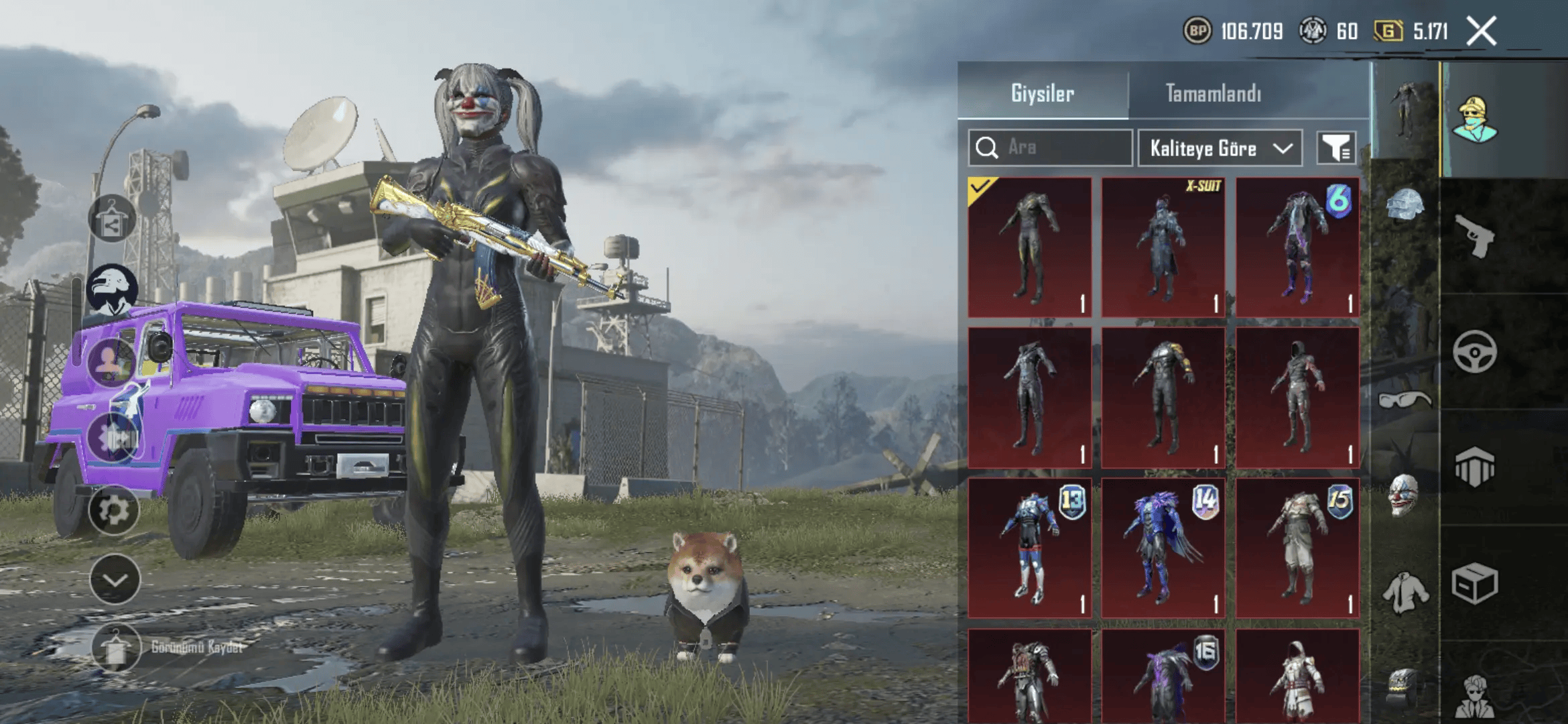Select the outfit with badge 13
This screenshot has height=724, width=1568.
pos(1030,547)
